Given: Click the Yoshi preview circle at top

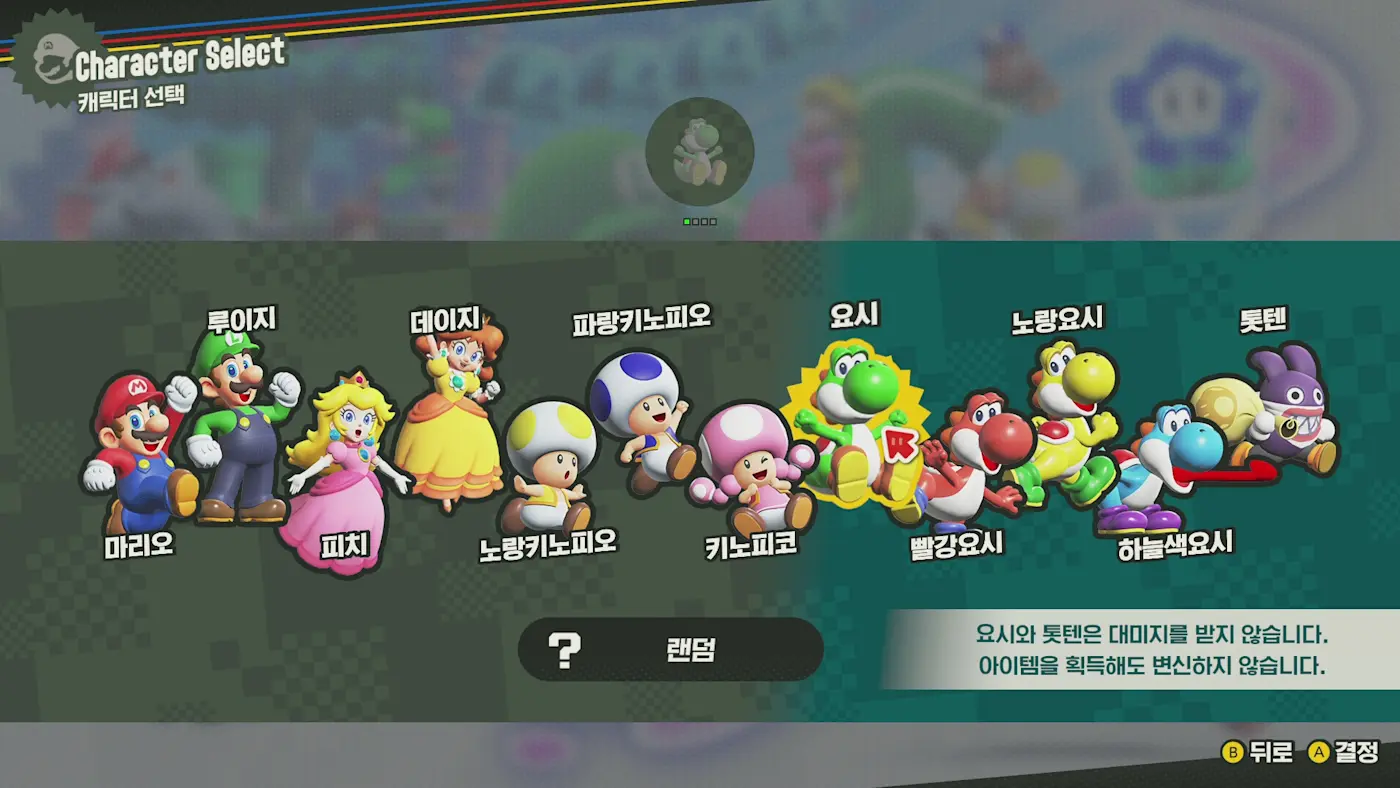Looking at the screenshot, I should (x=700, y=152).
